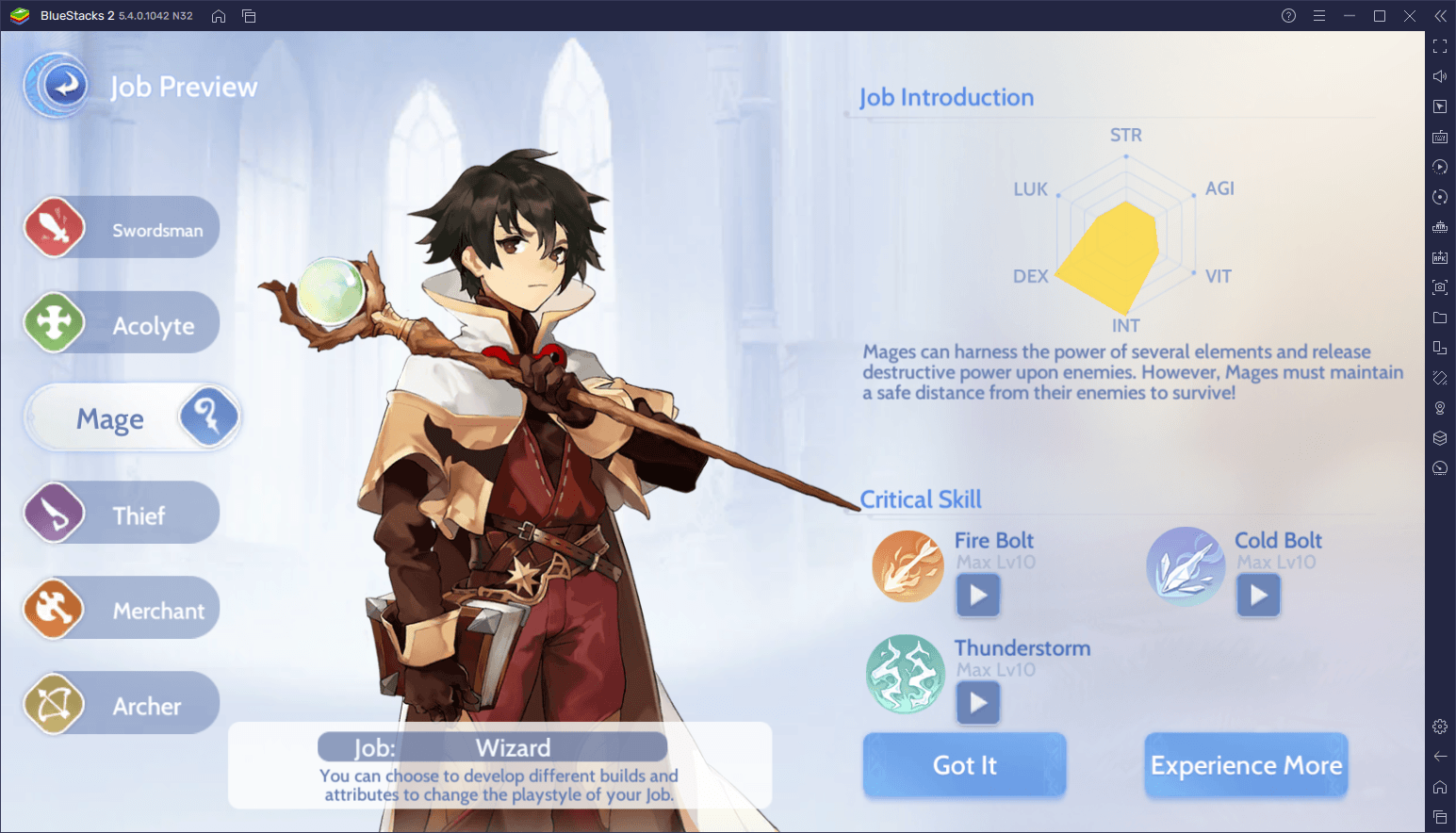The height and width of the screenshot is (833, 1456).
Task: Open keyboard game controls settings
Action: click(1440, 136)
